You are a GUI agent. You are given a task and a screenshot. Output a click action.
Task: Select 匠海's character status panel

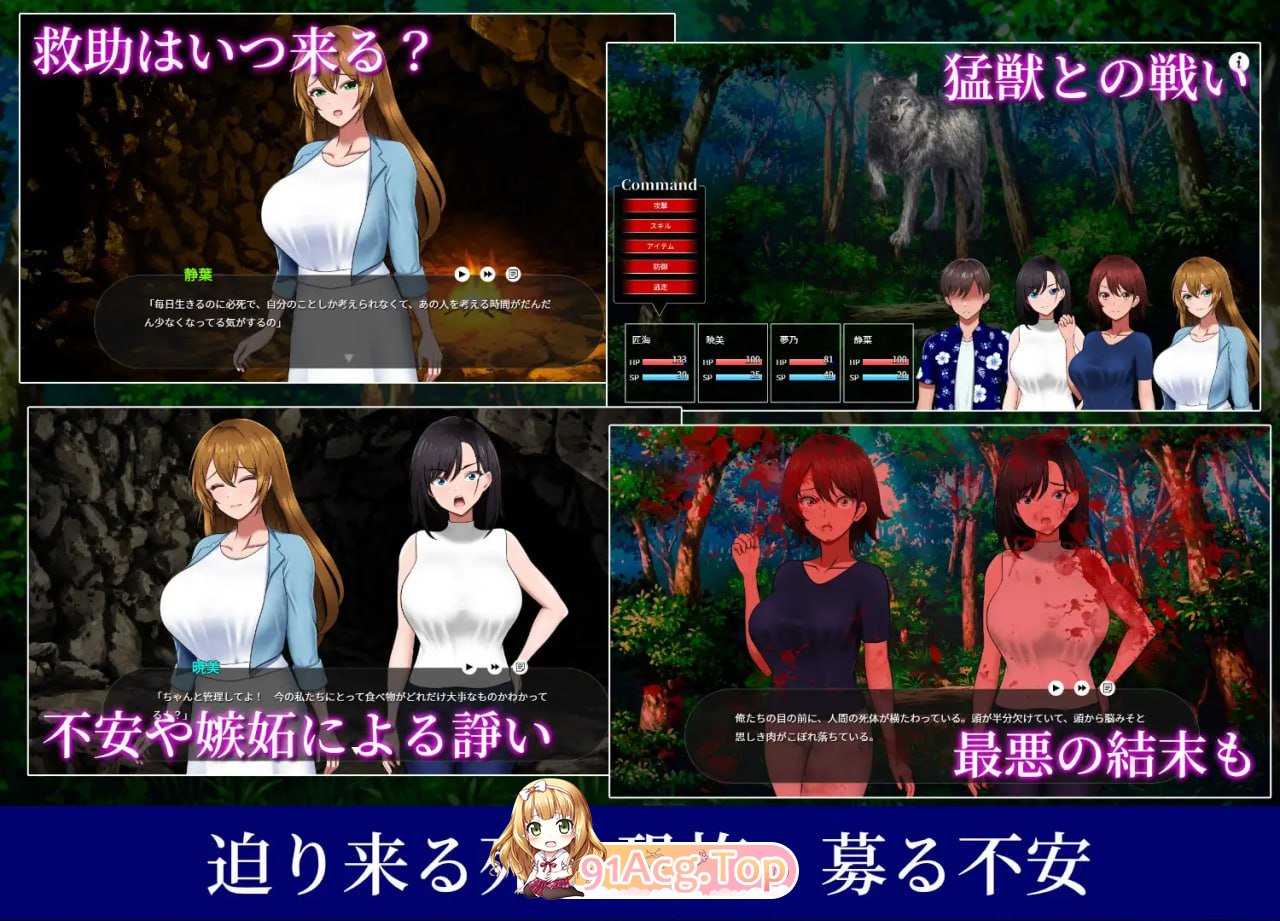pos(658,362)
